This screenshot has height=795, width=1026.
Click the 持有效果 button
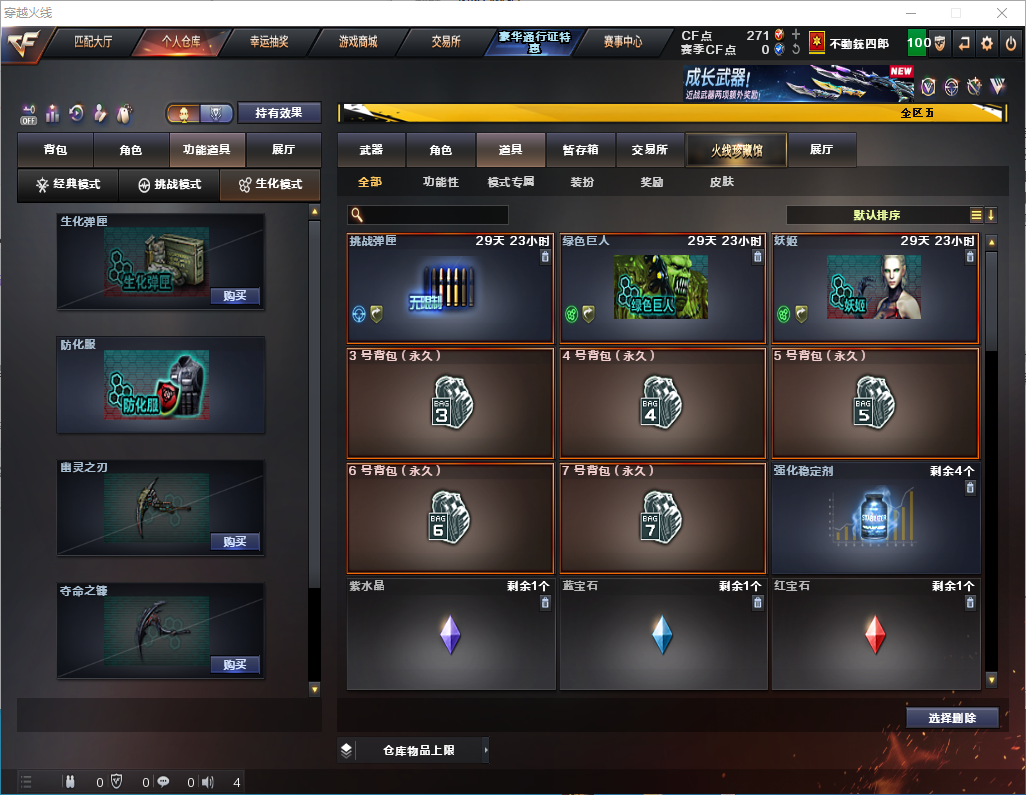(x=279, y=113)
